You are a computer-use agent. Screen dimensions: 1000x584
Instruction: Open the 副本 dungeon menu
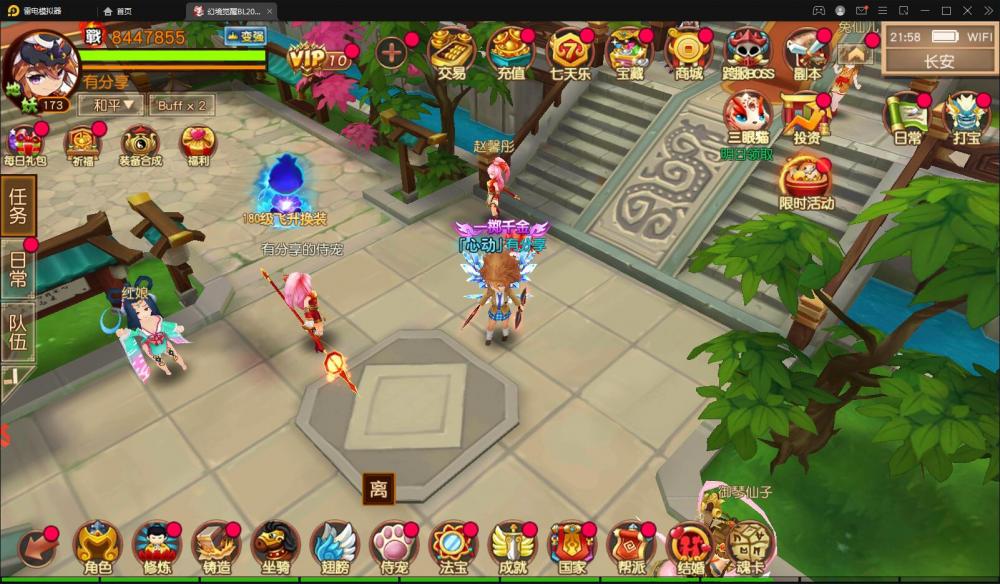(x=806, y=52)
